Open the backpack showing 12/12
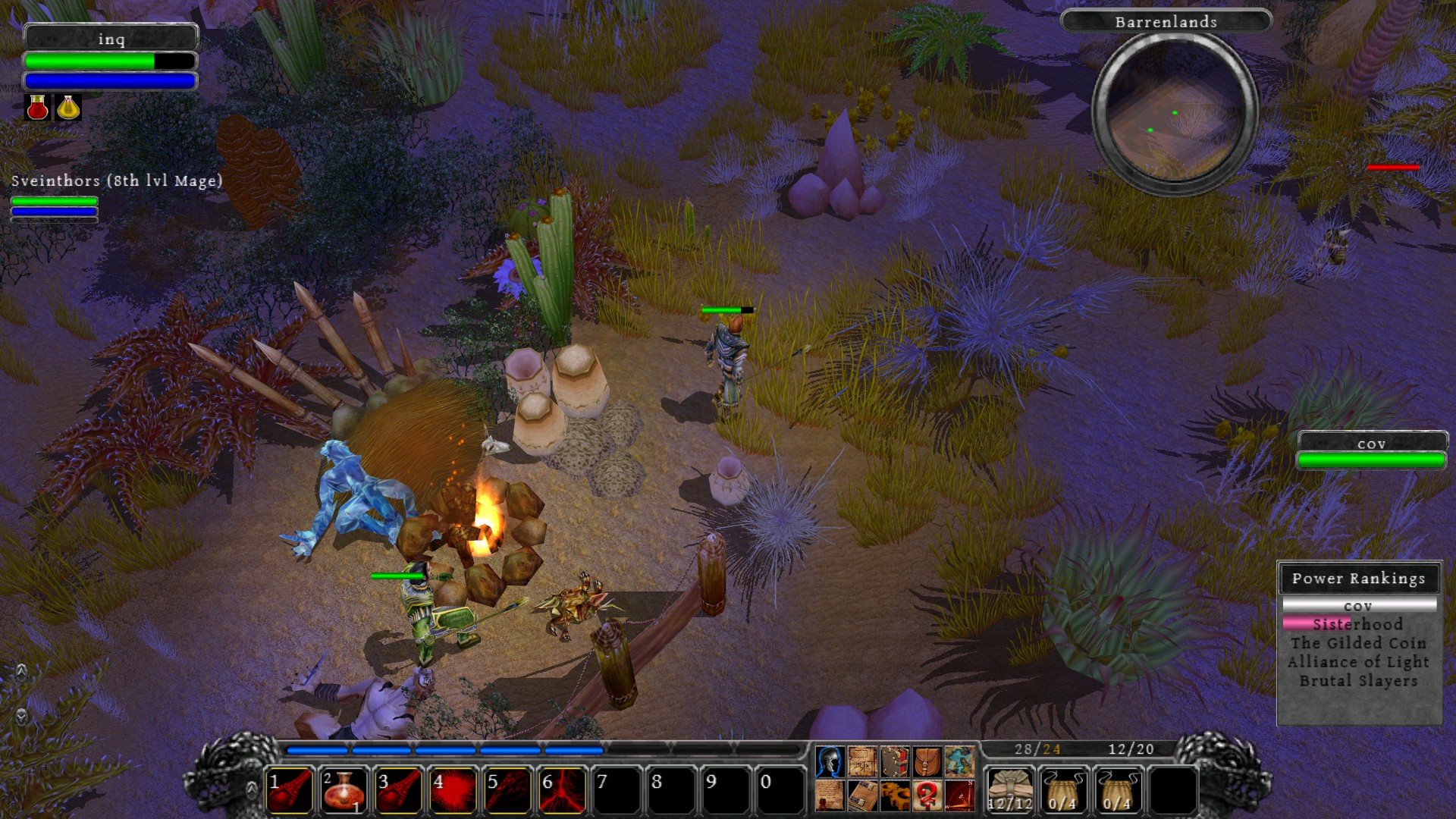 point(1010,787)
